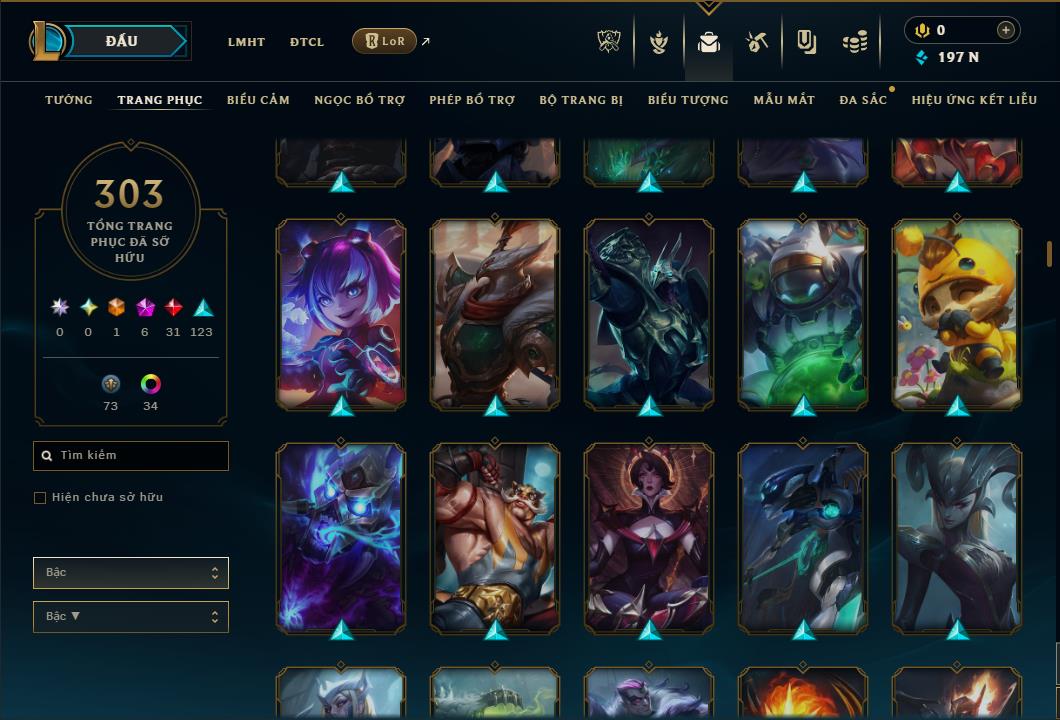
Task: Toggle the Hiện chưa sở hữu checkbox
Action: click(x=40, y=498)
